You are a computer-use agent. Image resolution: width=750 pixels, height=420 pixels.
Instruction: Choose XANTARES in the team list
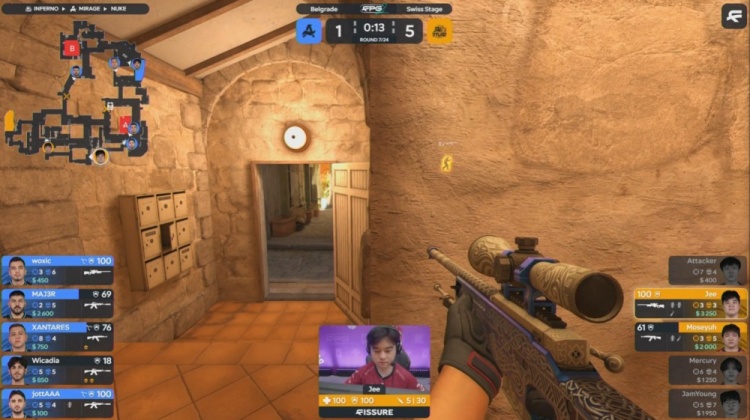[x=57, y=334]
